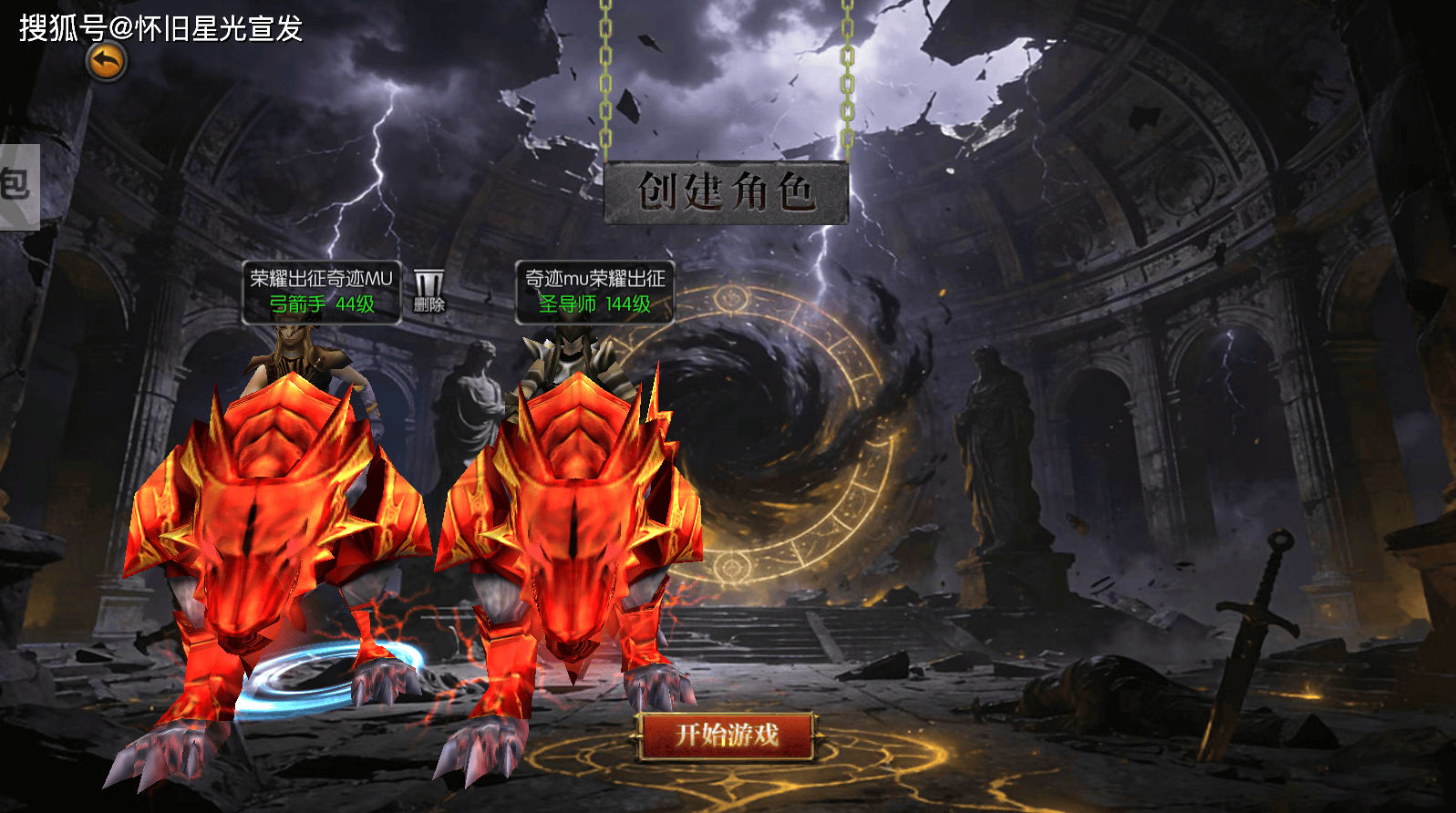
Task: Open the partially hidden 包 side tab
Action: point(18,186)
